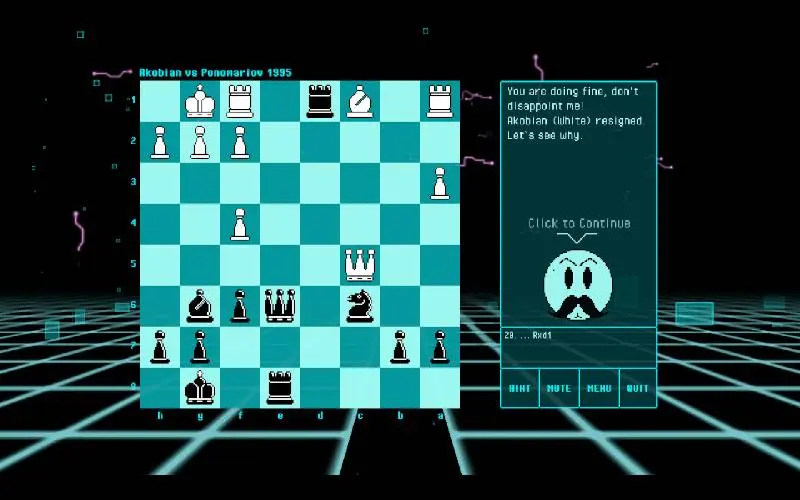Pick the white rook on f1
This screenshot has height=500, width=800.
[240, 101]
